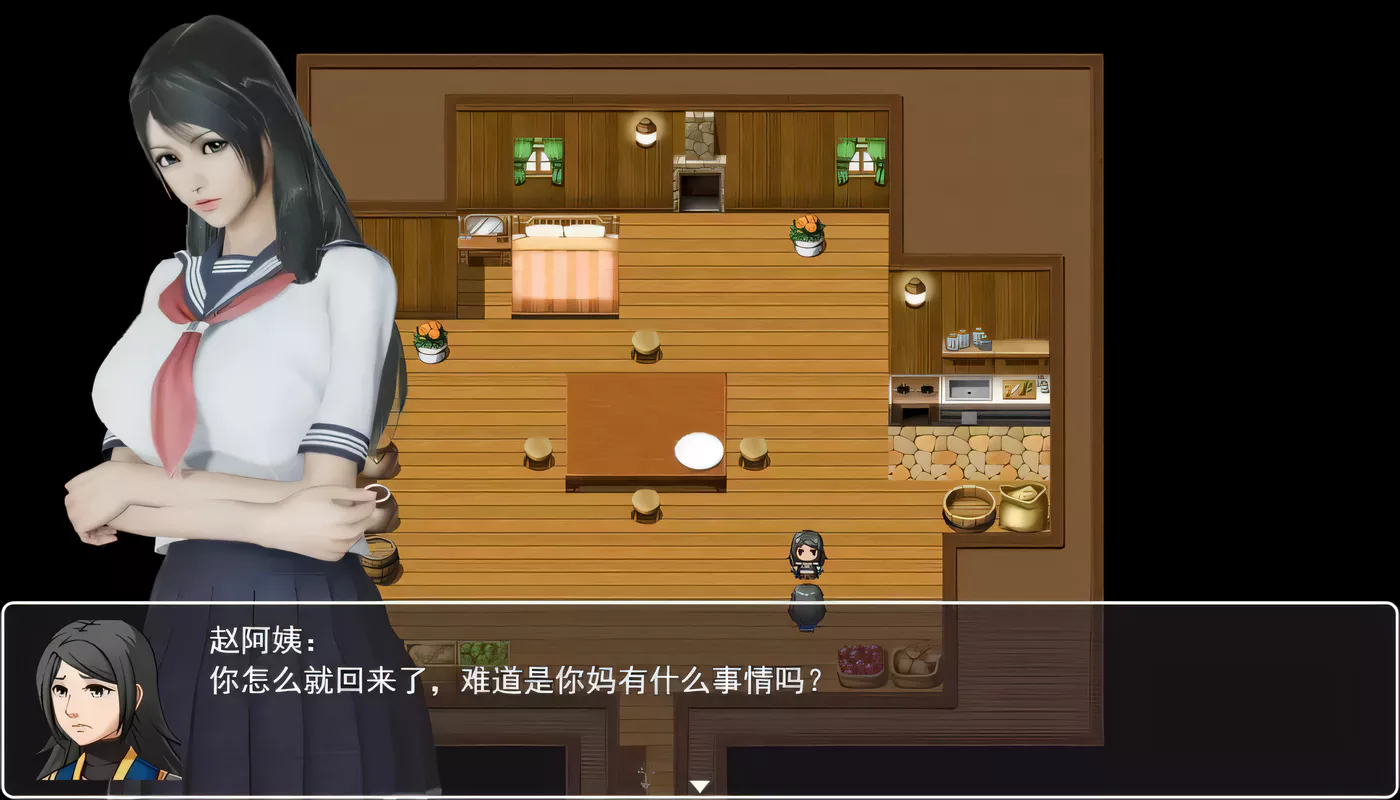Click the potted plant beside the bed area

coord(430,340)
